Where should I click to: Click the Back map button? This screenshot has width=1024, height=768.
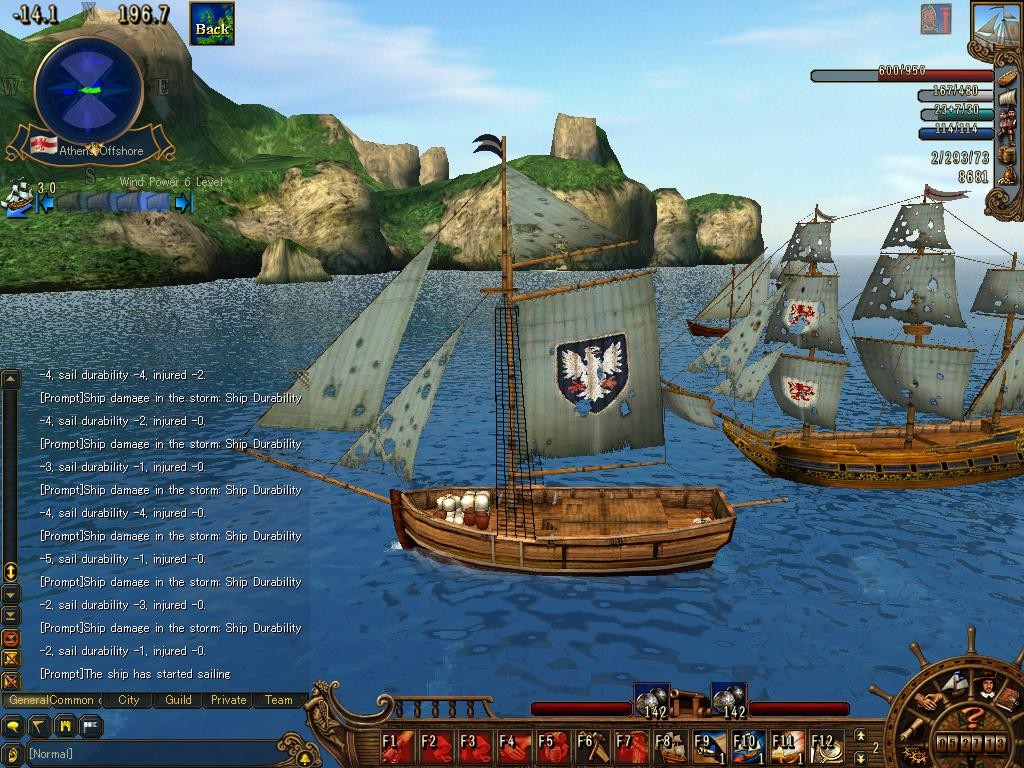pyautogui.click(x=212, y=25)
